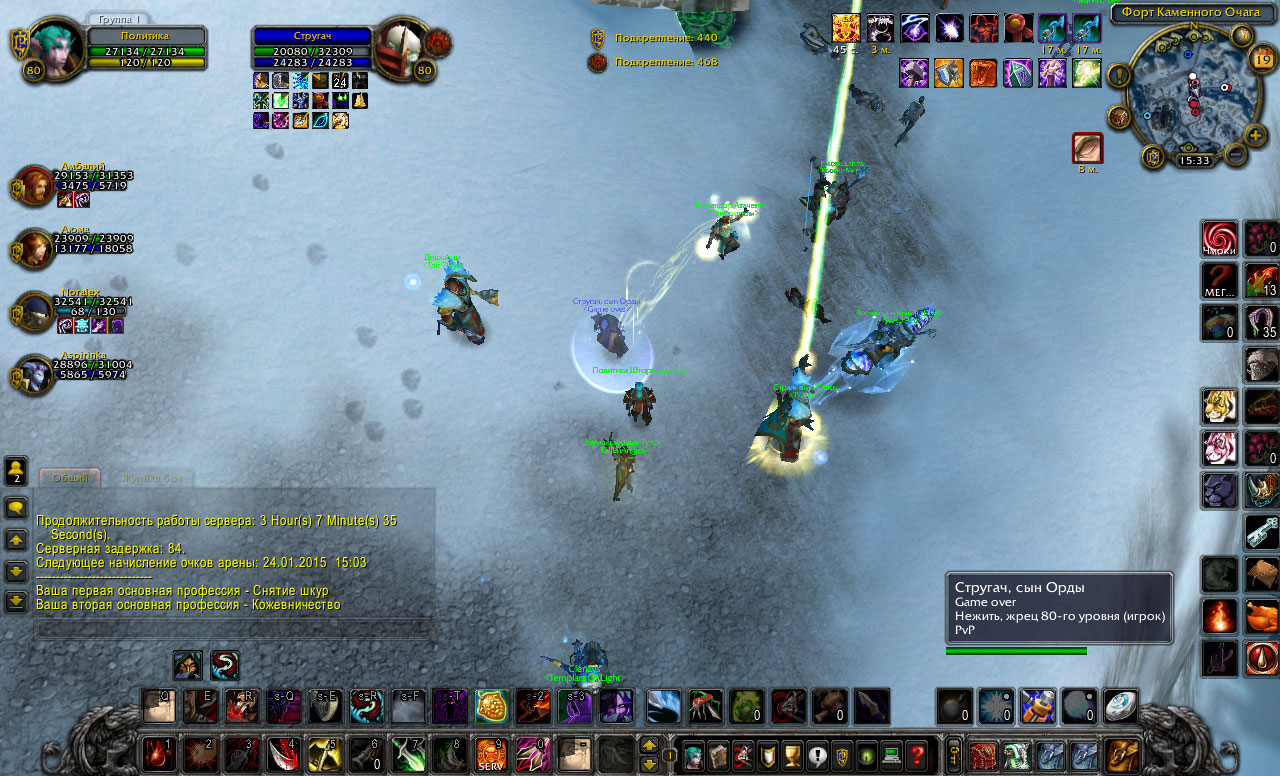Open the golden trophy achievements button

click(792, 754)
